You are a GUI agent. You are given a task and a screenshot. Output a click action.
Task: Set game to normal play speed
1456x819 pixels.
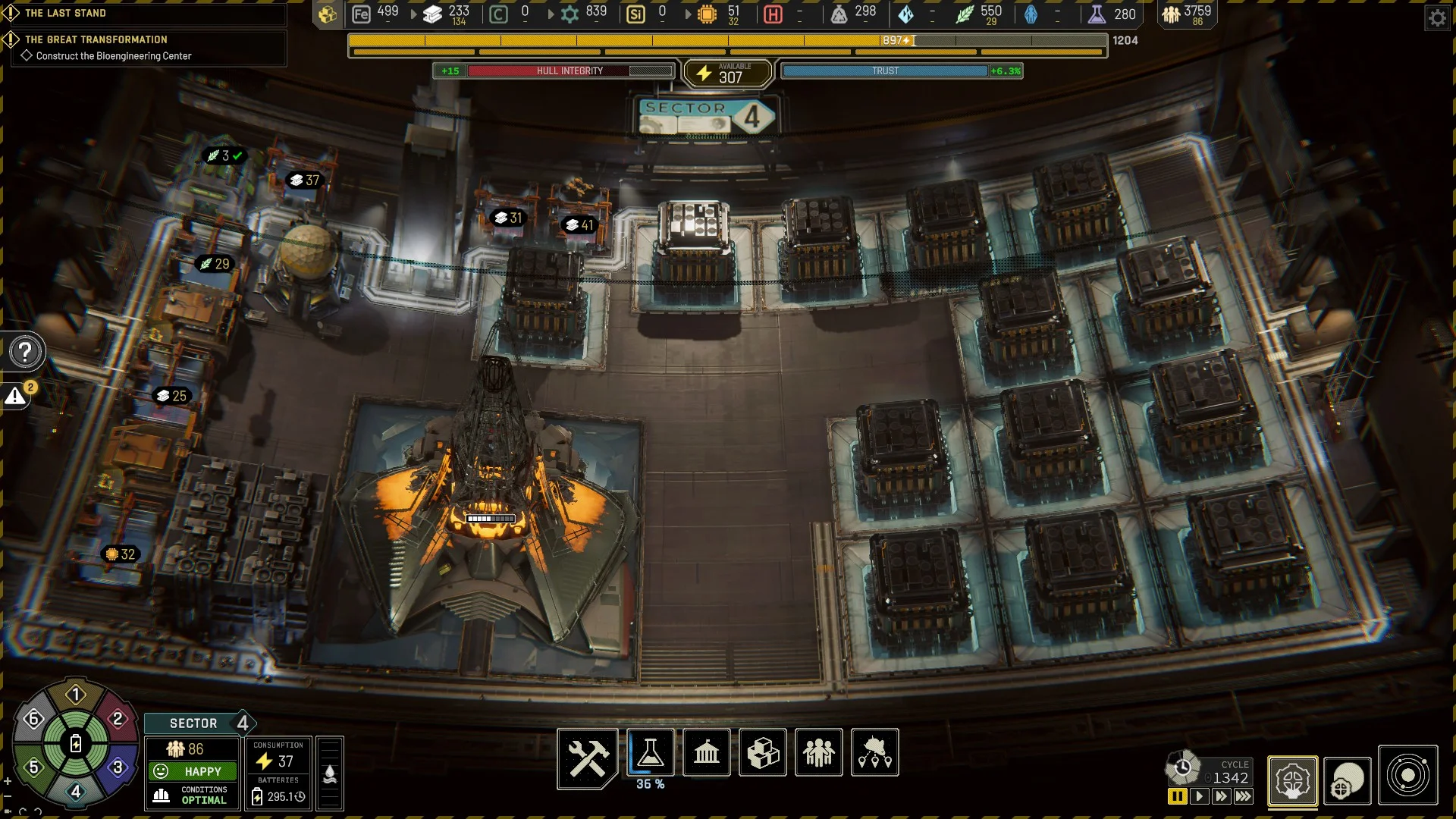[x=1199, y=796]
